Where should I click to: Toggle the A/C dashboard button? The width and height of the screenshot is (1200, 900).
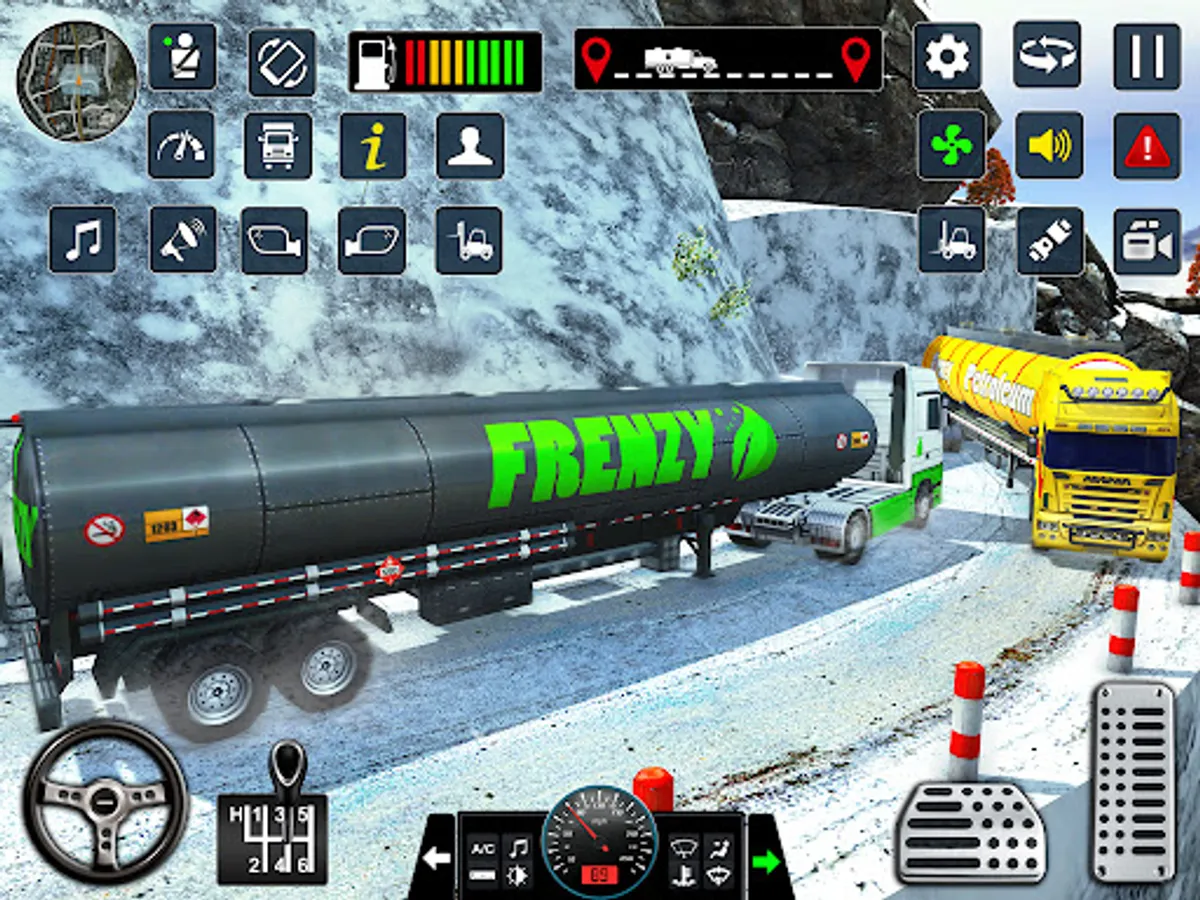482,848
